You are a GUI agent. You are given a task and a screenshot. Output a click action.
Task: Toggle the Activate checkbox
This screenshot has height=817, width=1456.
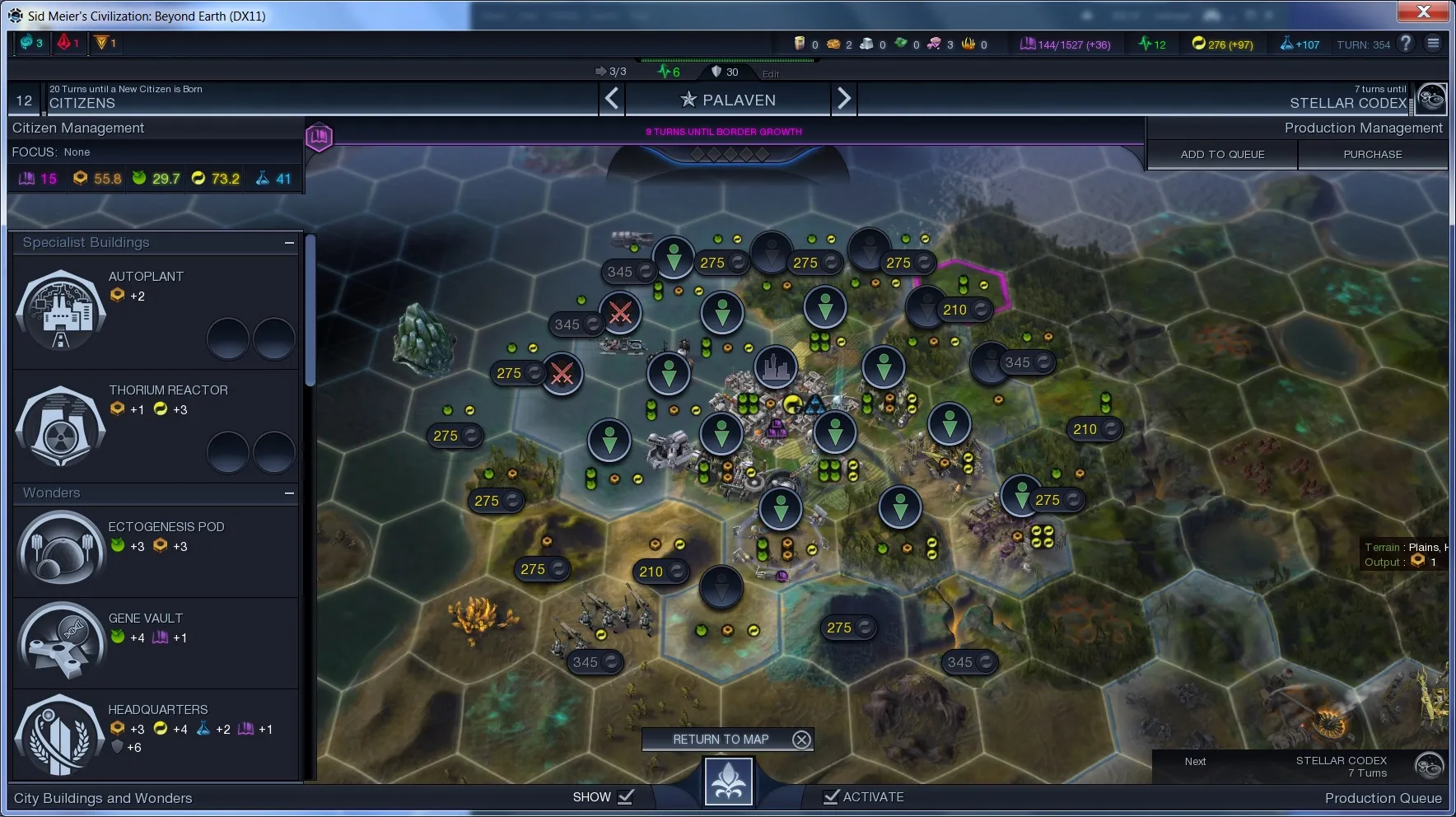coord(832,796)
